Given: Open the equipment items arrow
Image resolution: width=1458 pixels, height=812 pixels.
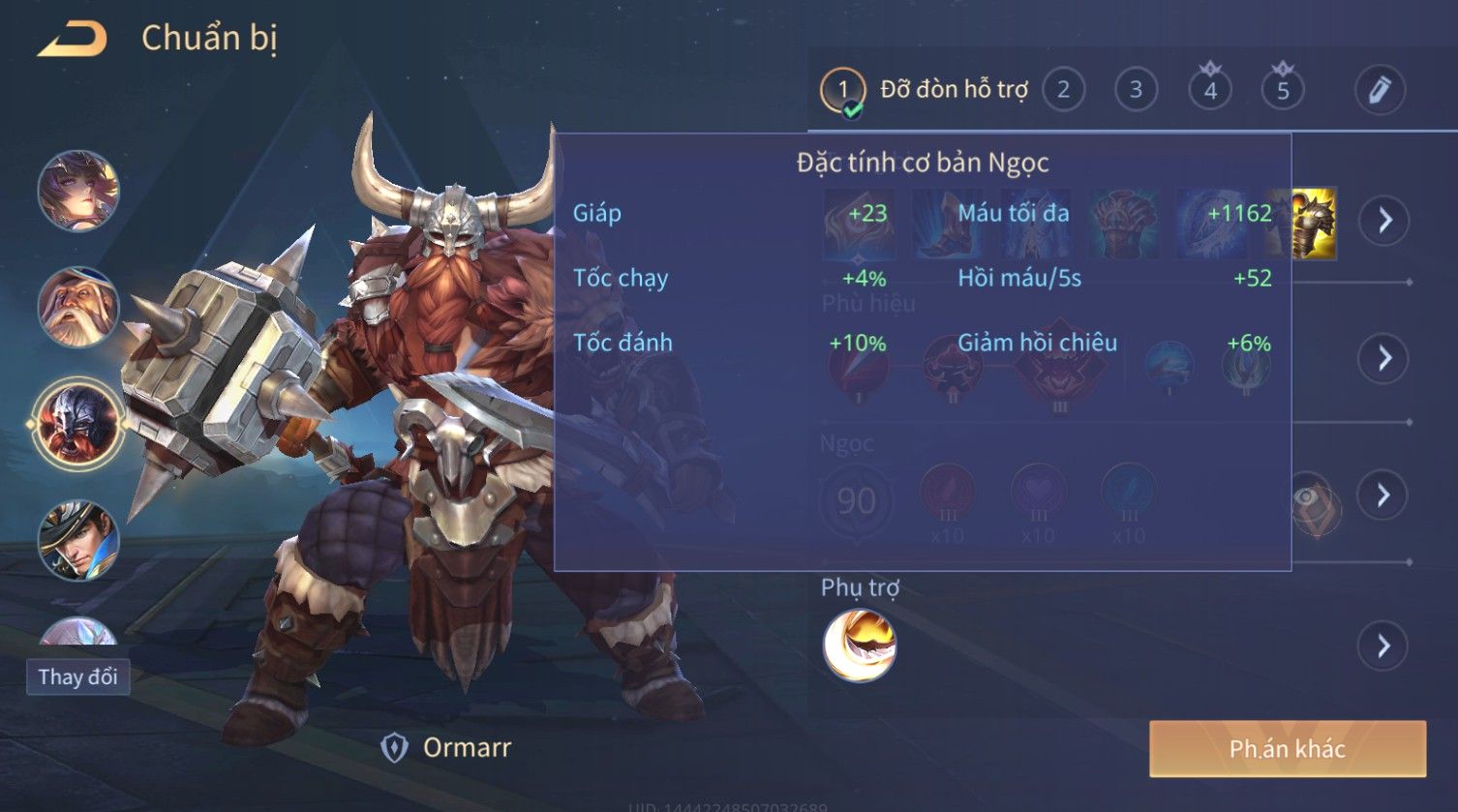Looking at the screenshot, I should [1384, 221].
